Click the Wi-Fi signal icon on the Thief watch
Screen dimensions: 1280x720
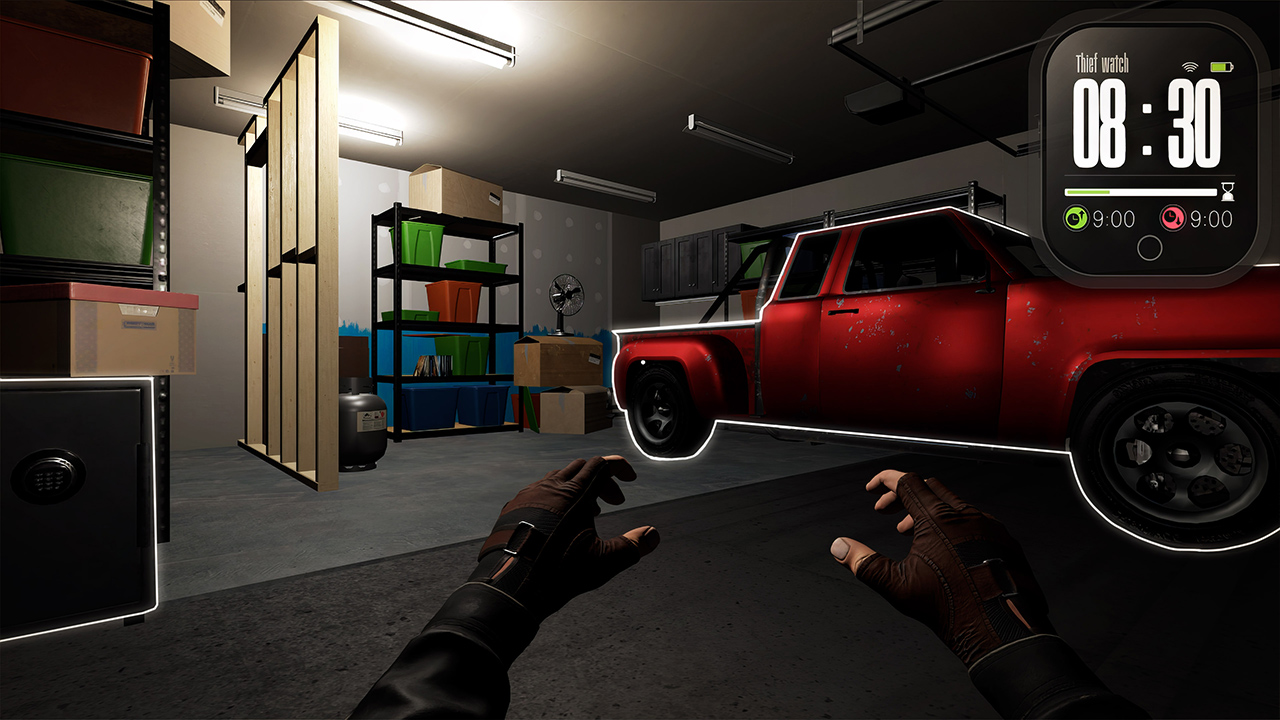click(1189, 66)
